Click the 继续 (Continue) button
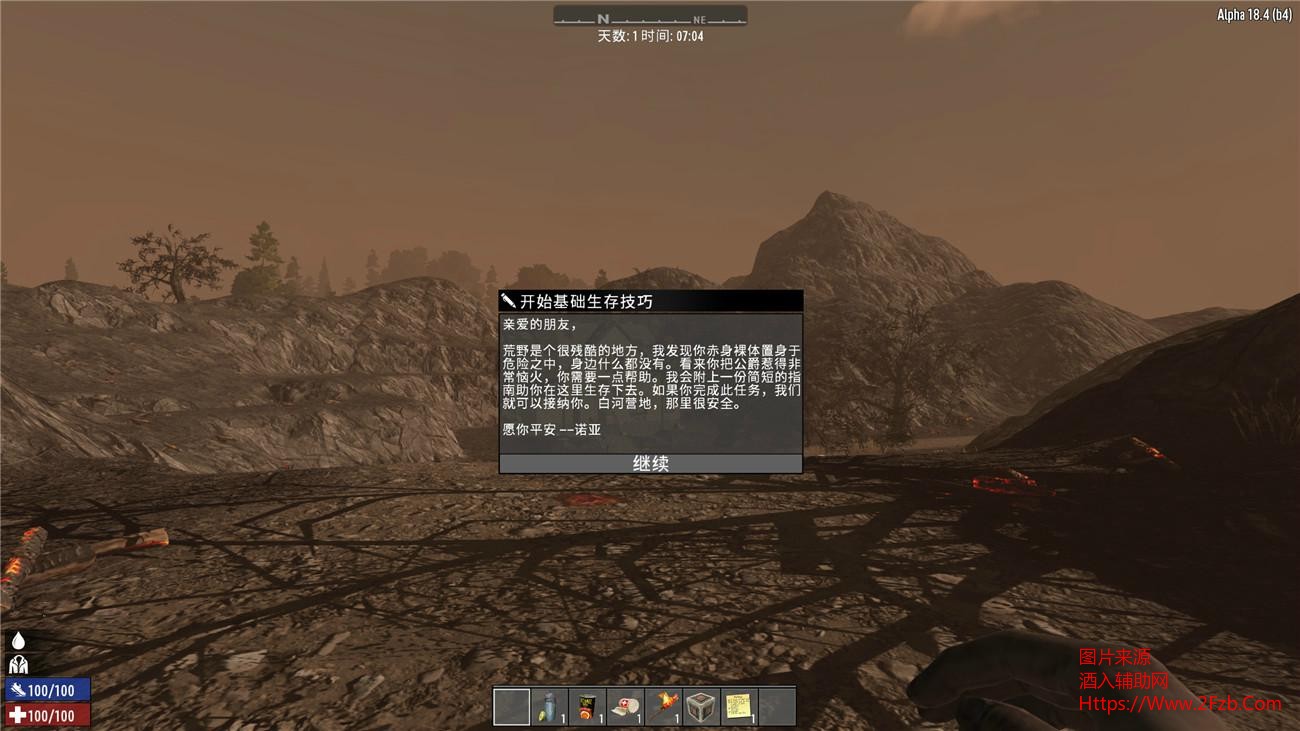Image resolution: width=1300 pixels, height=731 pixels. click(x=650, y=464)
